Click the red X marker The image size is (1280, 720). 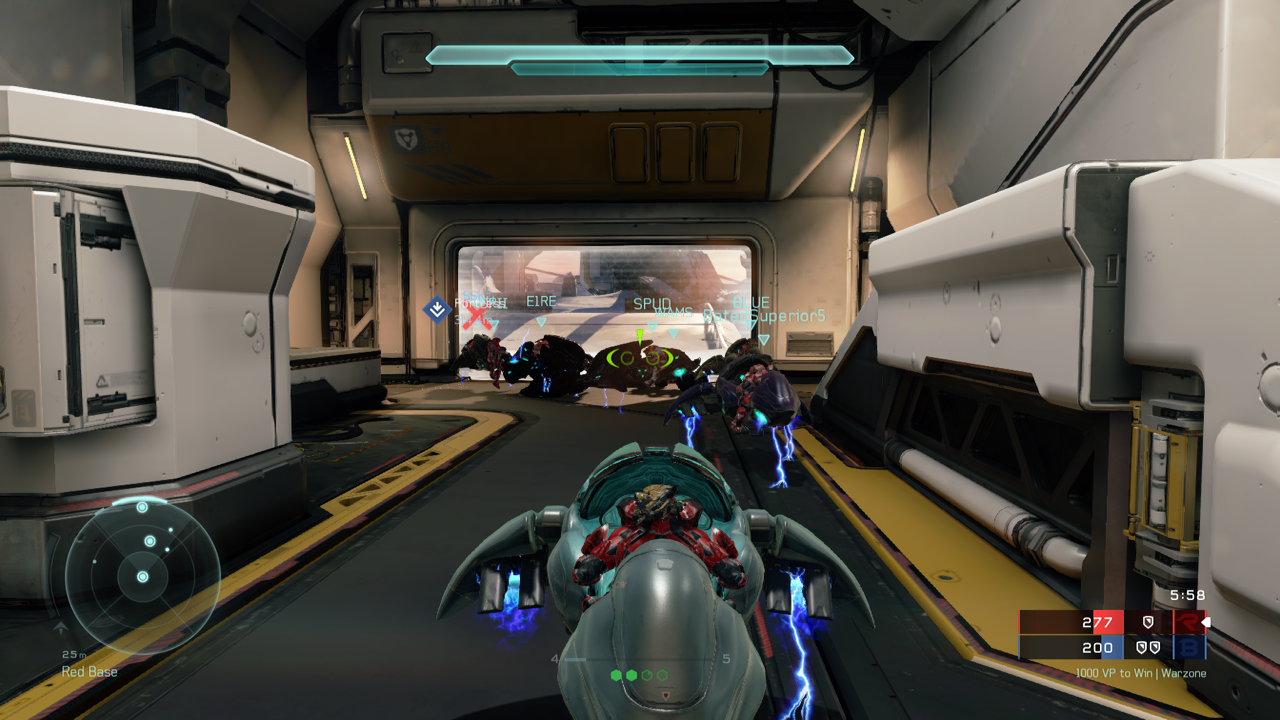(x=479, y=317)
